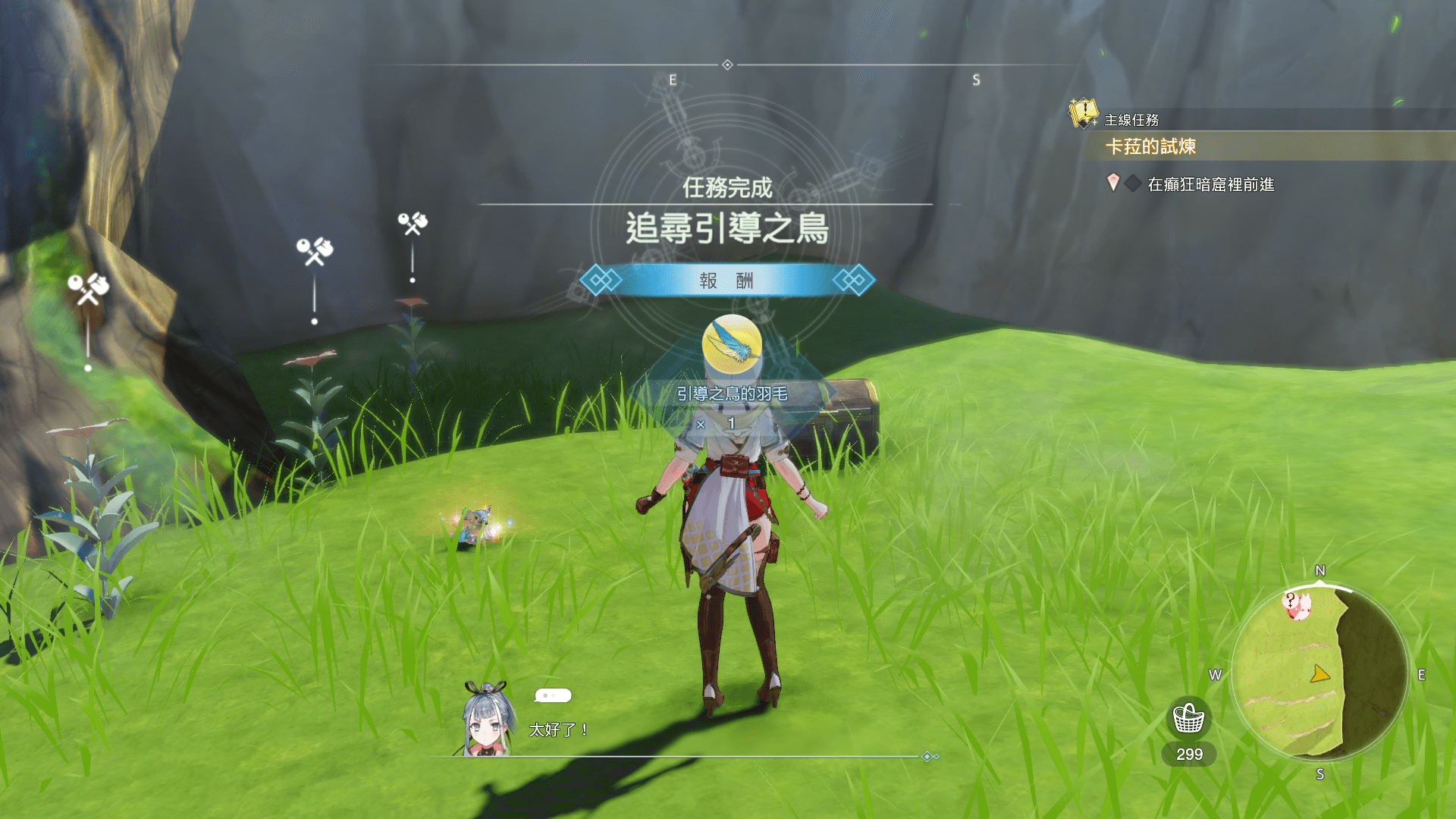Open the gathering basket icon

(1188, 718)
